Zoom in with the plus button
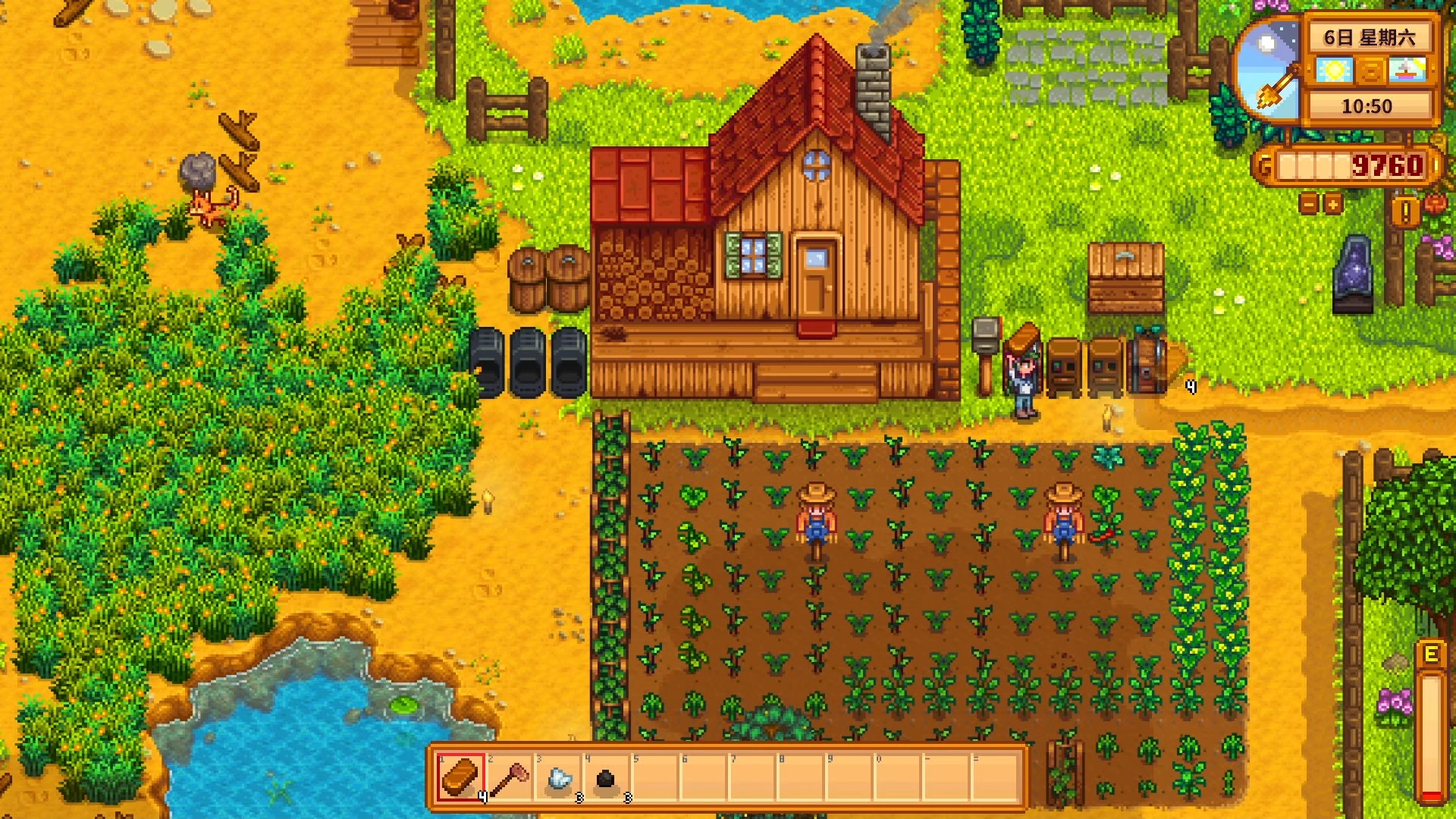The height and width of the screenshot is (819, 1456). coord(1333,203)
